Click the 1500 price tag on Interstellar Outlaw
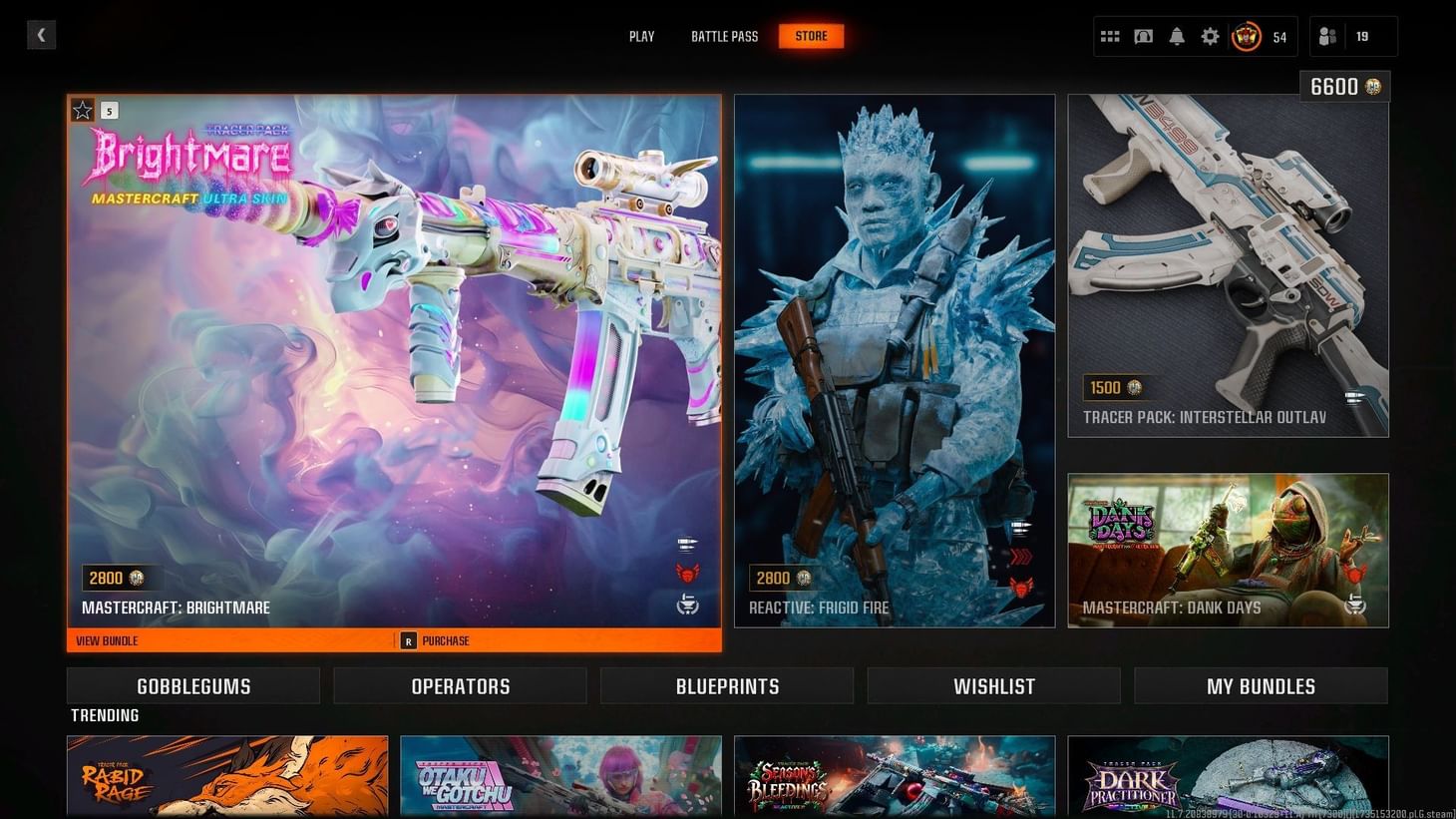This screenshot has height=819, width=1456. [x=1111, y=388]
